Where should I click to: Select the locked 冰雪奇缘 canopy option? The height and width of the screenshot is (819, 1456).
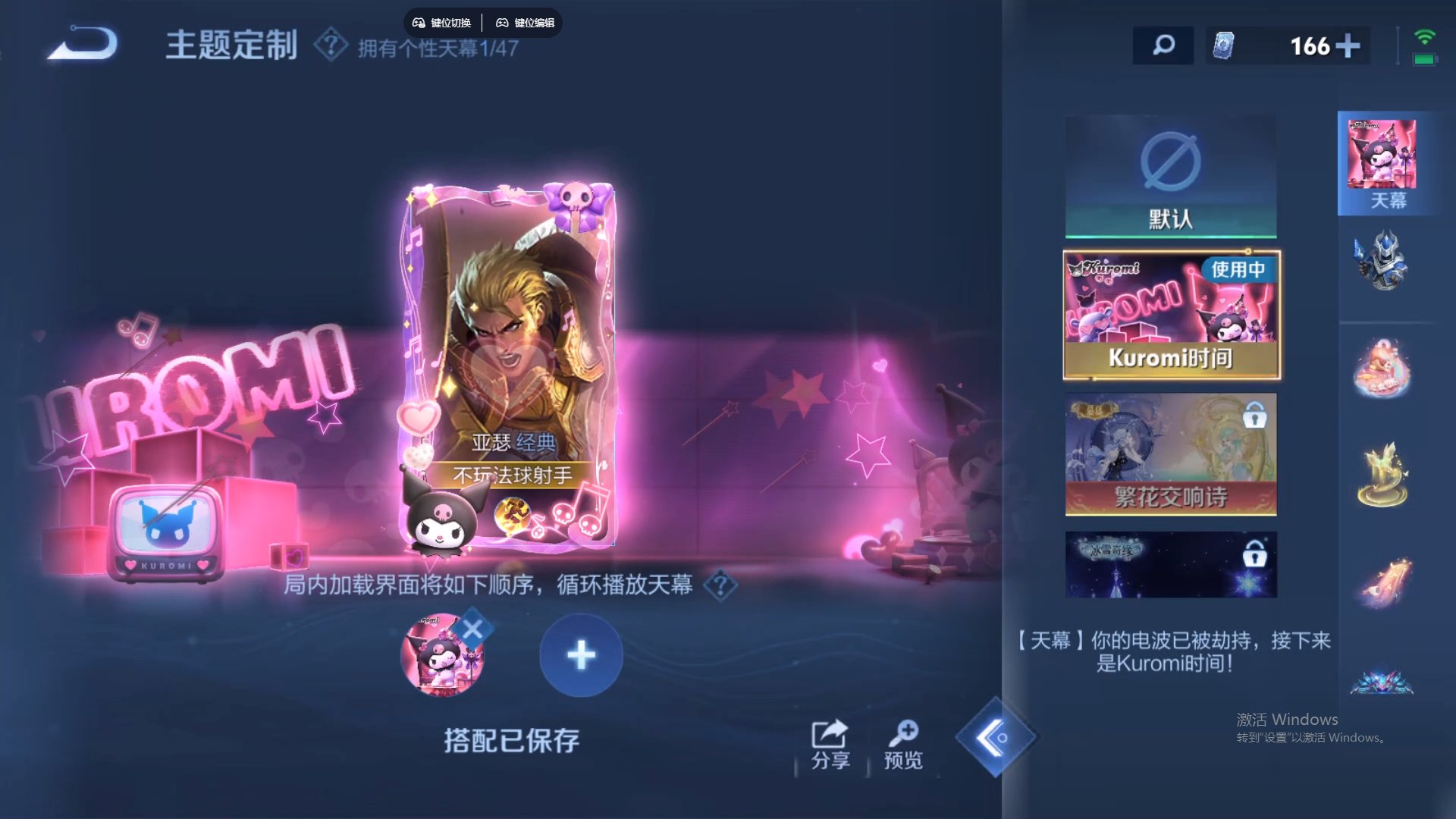coord(1170,564)
